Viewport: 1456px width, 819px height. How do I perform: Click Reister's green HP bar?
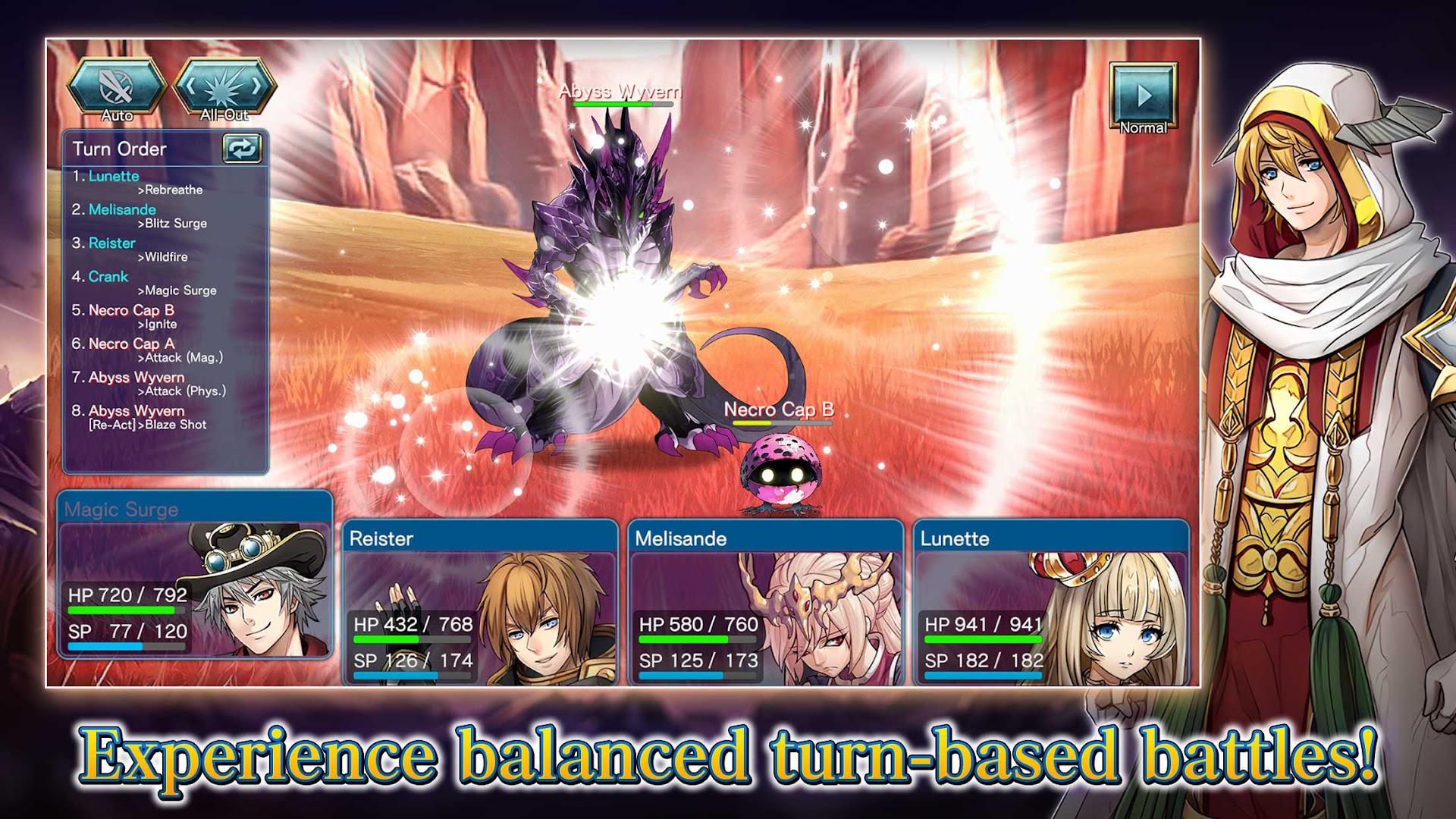[x=388, y=639]
